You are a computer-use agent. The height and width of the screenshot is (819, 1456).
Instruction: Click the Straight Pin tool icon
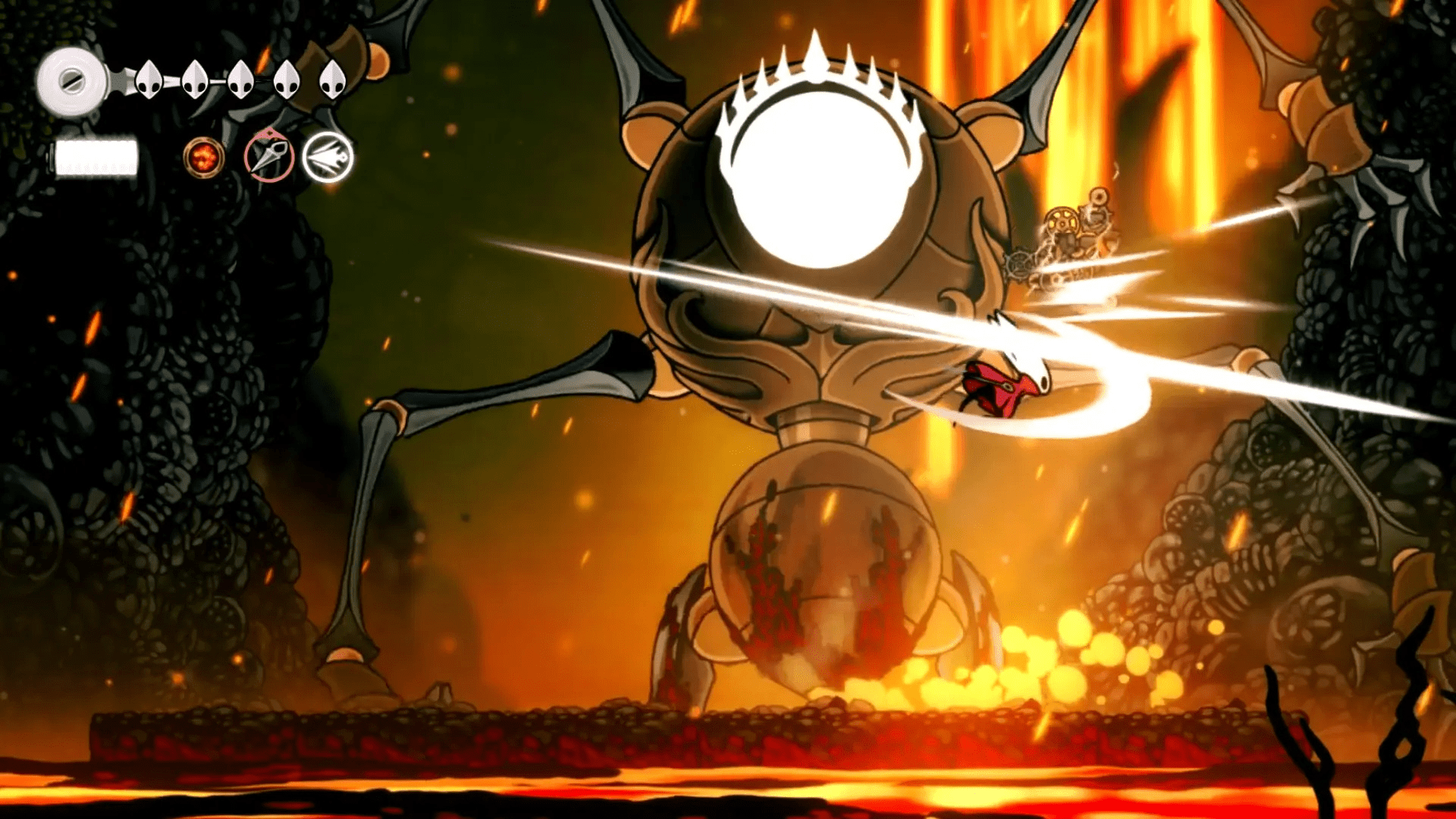(269, 155)
